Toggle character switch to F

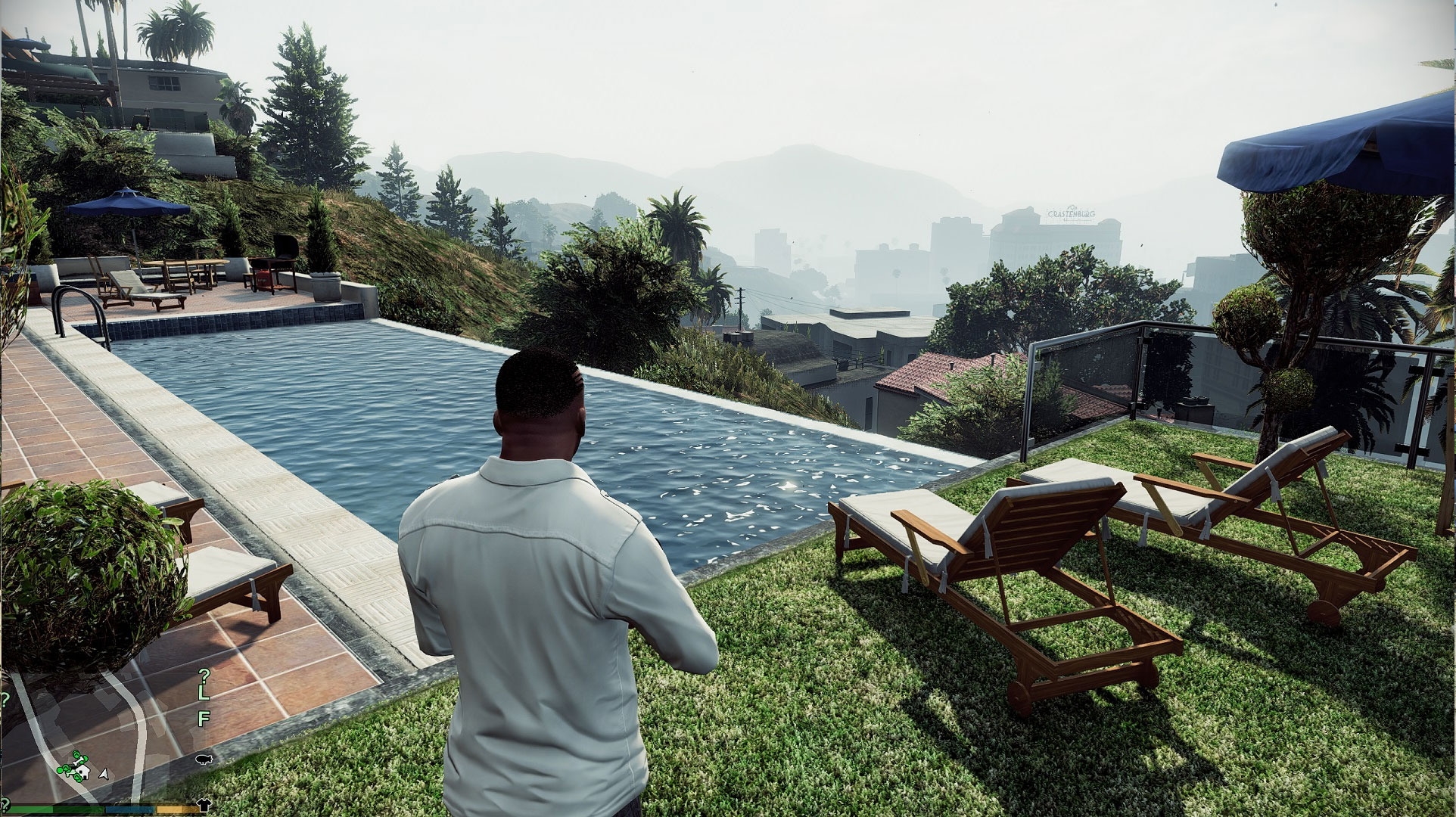tap(204, 717)
